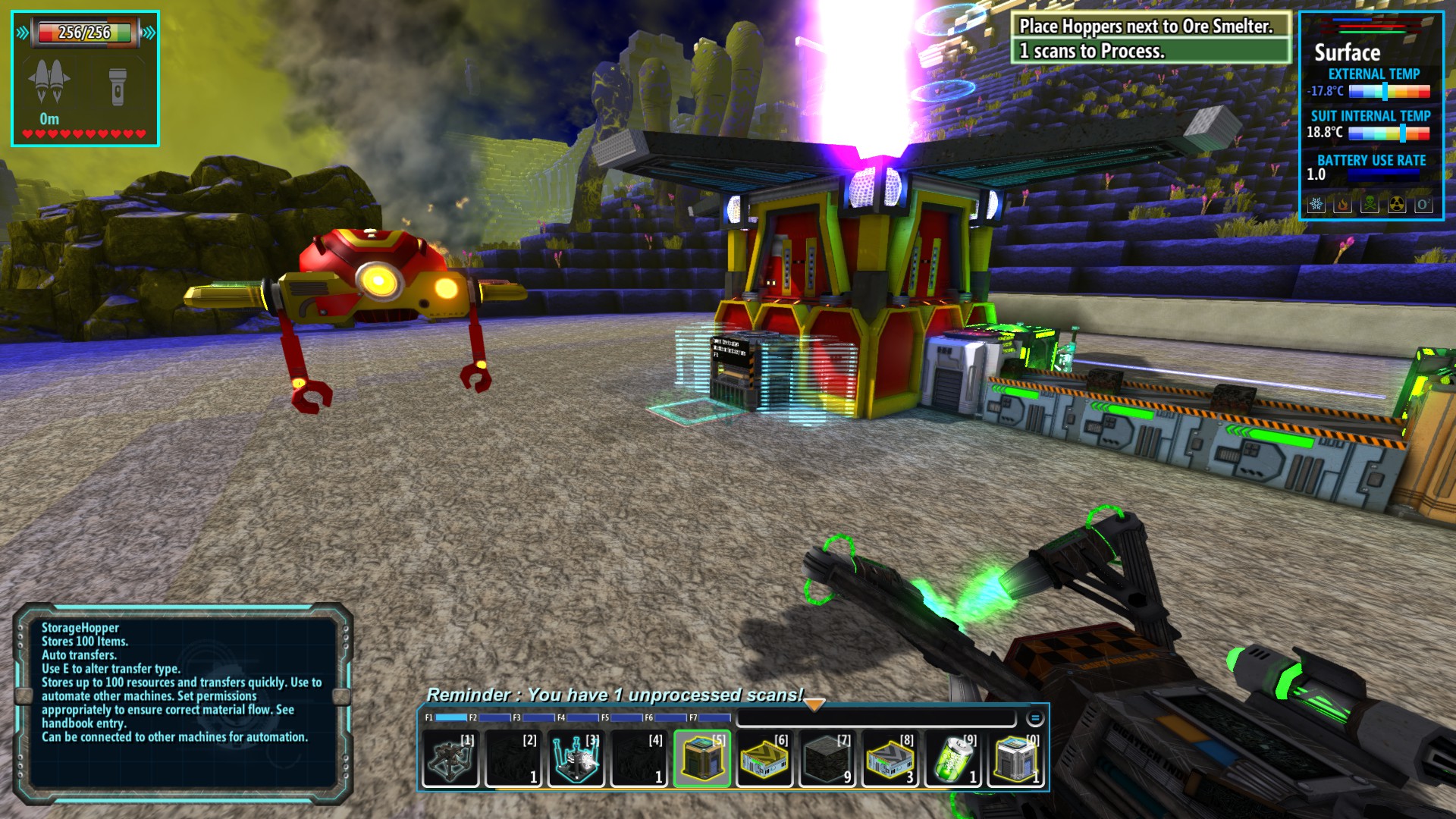The width and height of the screenshot is (1456, 819).
Task: Select the build gun in hotbar slot 1
Action: point(450,759)
